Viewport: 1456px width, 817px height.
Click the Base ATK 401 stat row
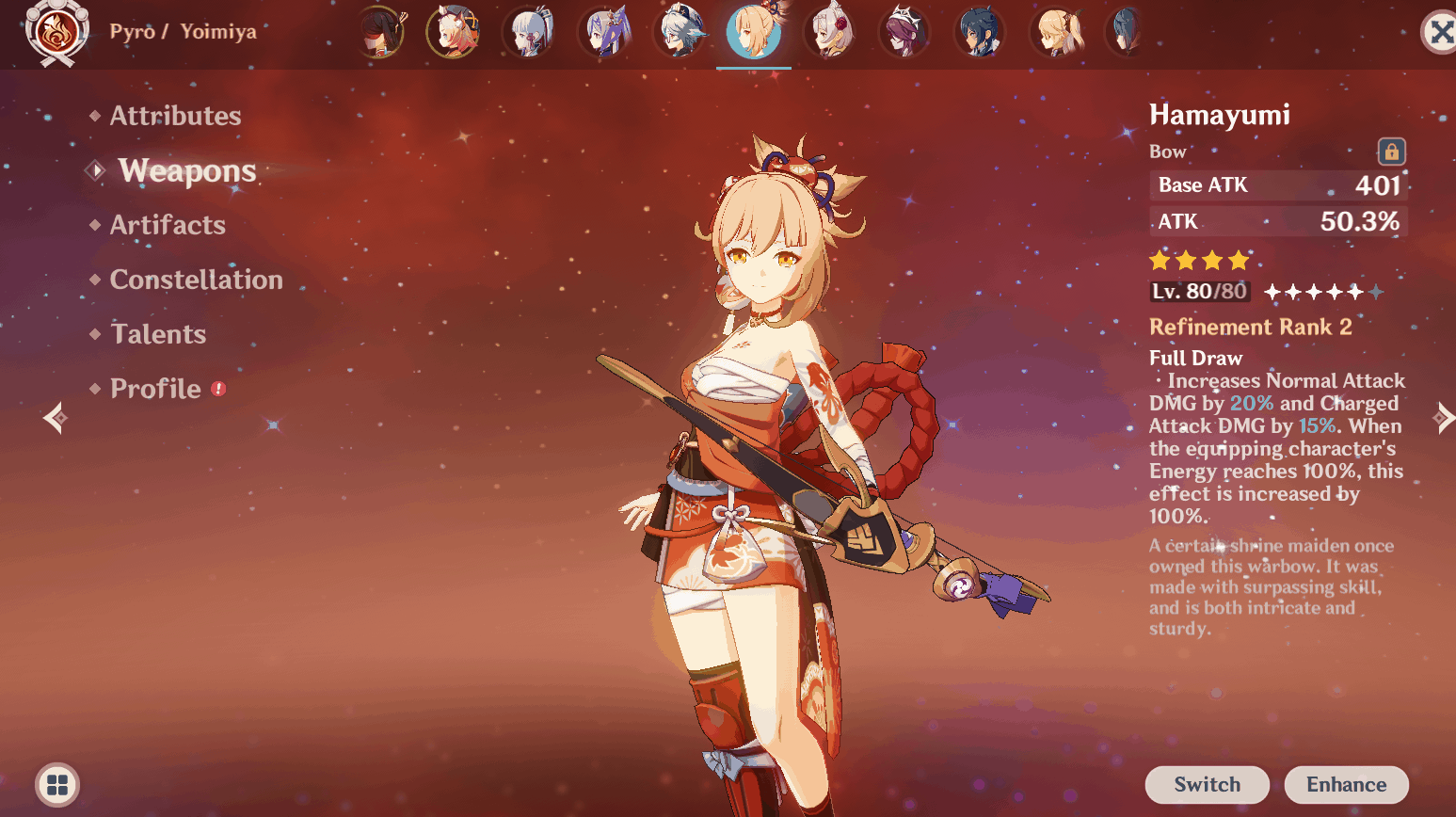1277,185
